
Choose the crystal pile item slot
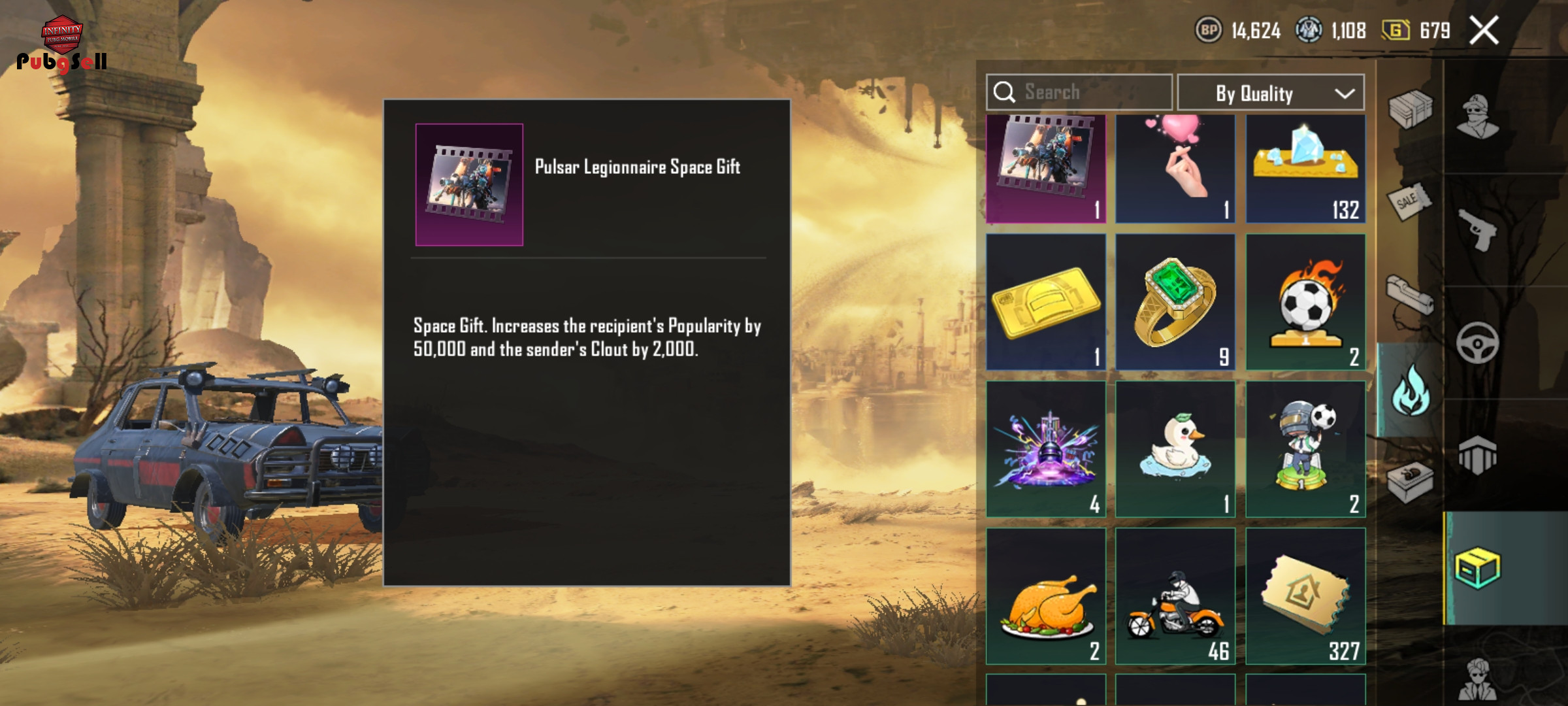click(x=1305, y=168)
